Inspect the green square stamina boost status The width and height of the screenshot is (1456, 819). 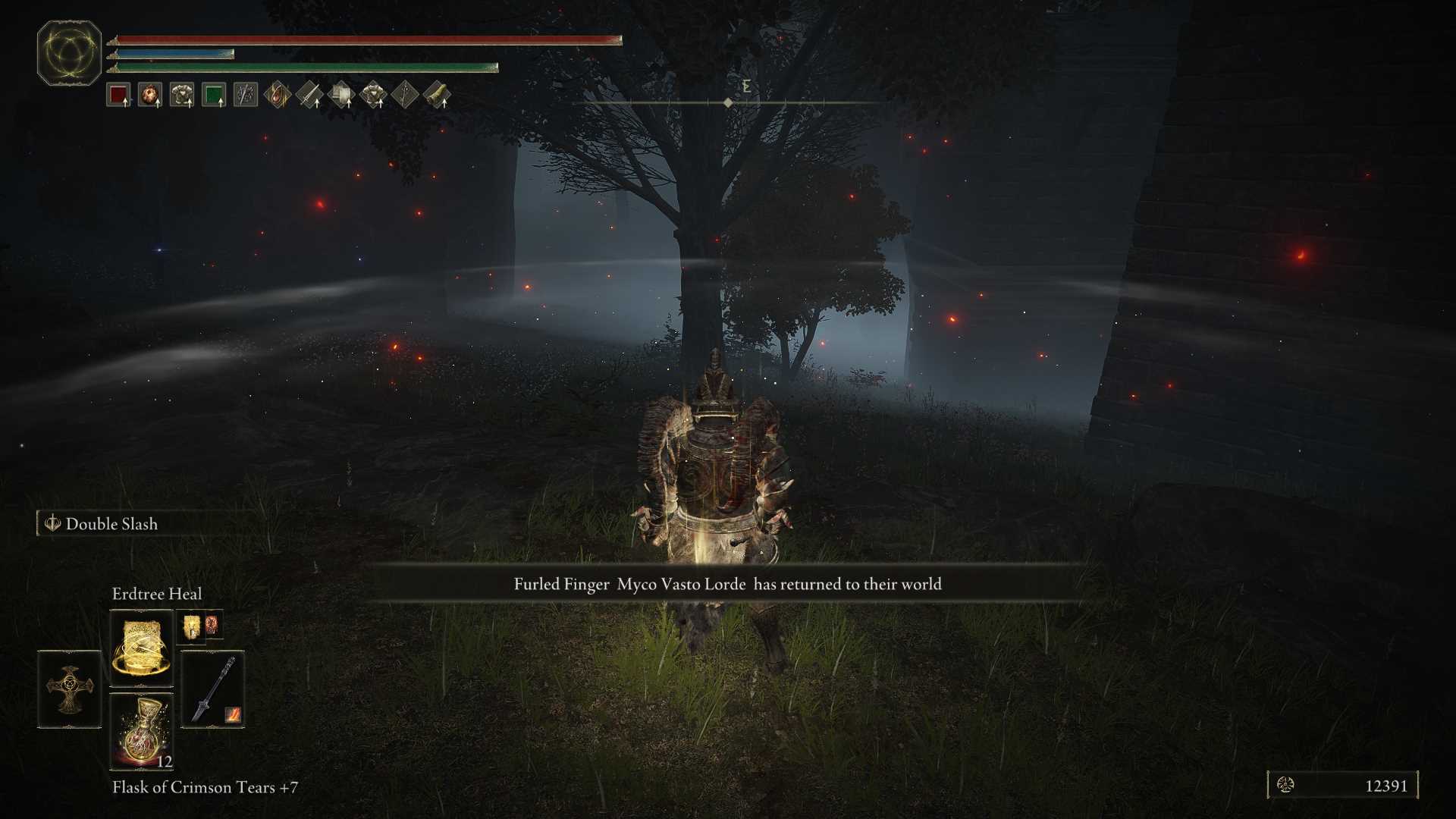pos(214,96)
